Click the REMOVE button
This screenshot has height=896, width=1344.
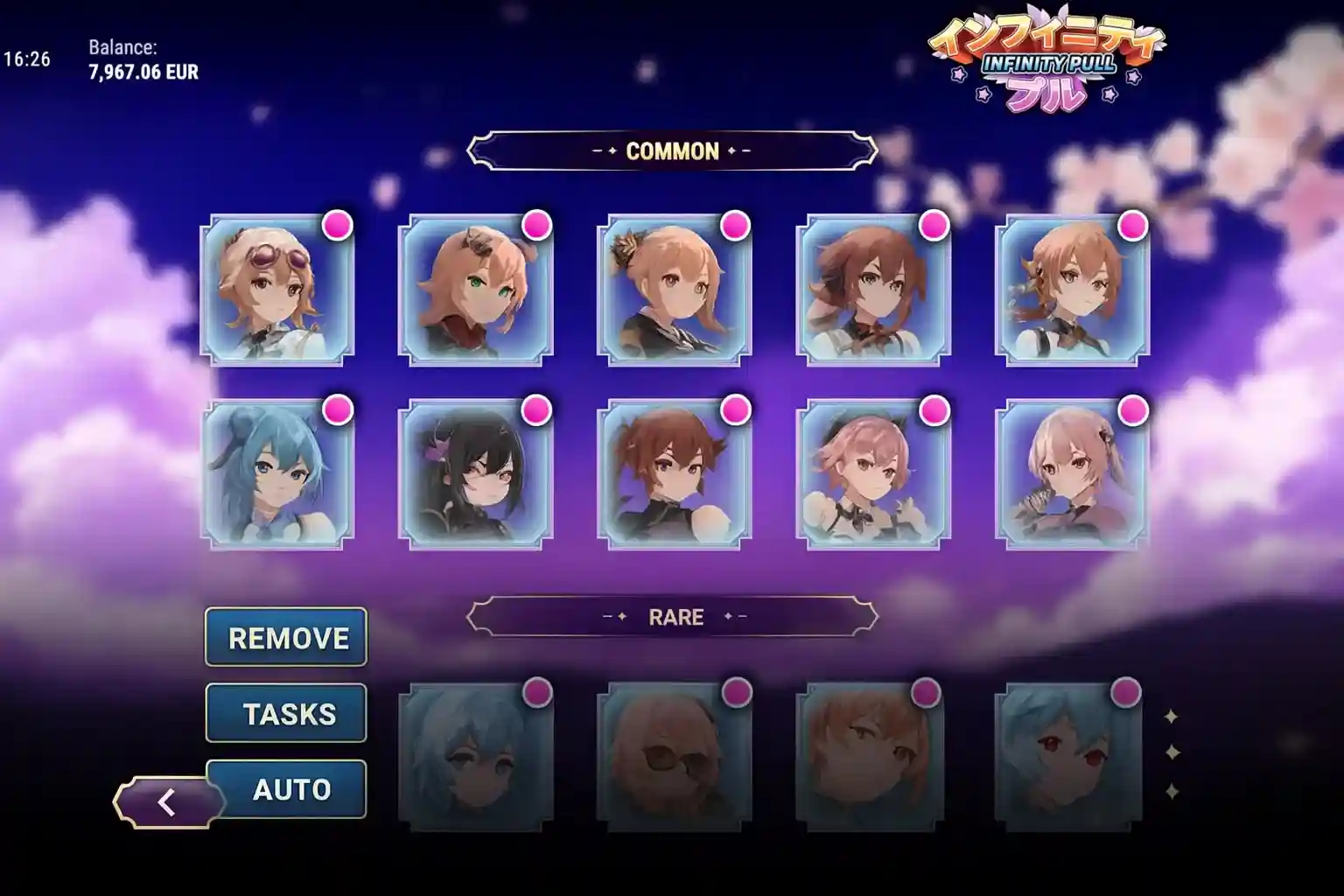coord(286,638)
